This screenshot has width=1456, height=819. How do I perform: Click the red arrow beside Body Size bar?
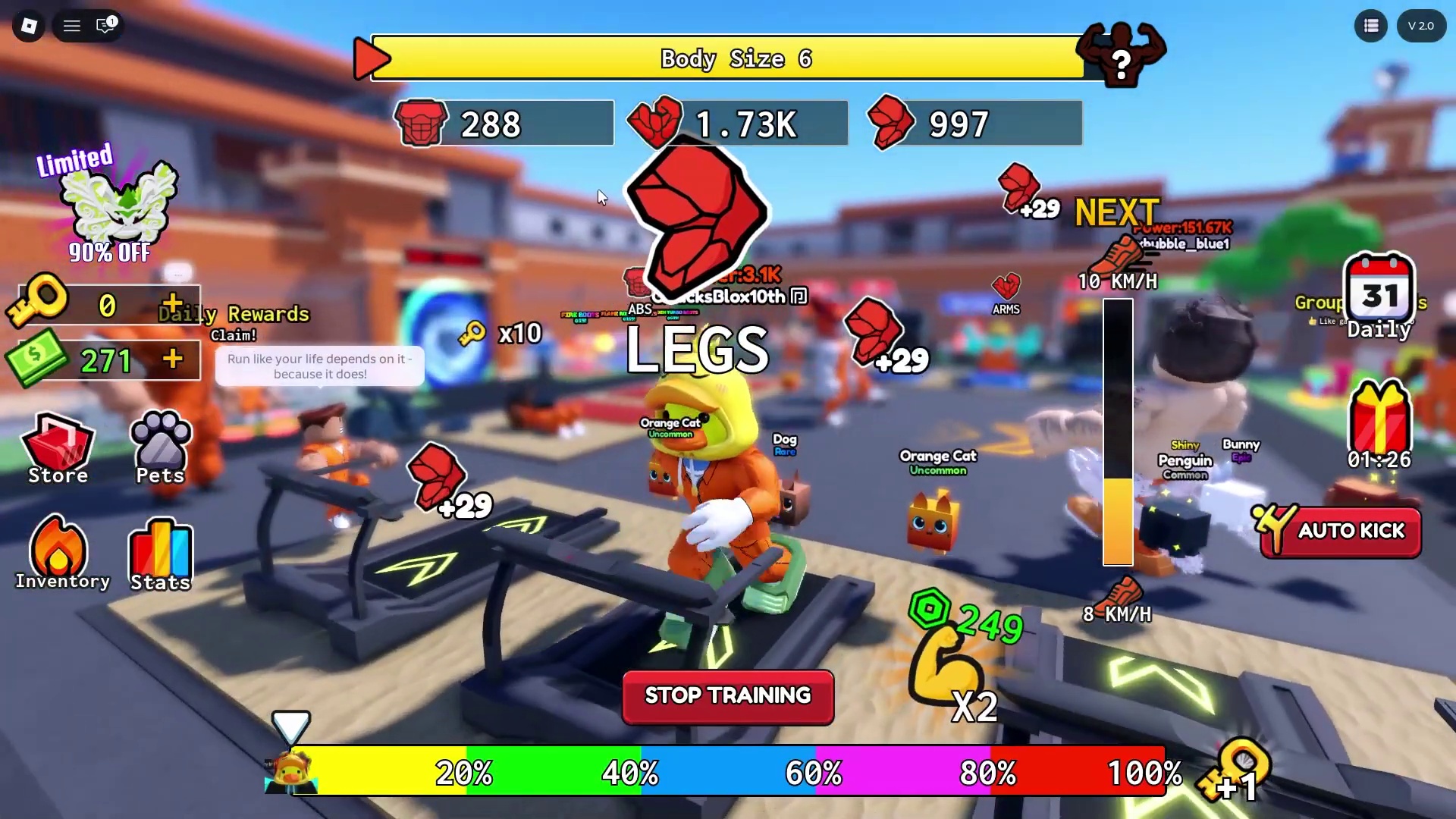371,58
